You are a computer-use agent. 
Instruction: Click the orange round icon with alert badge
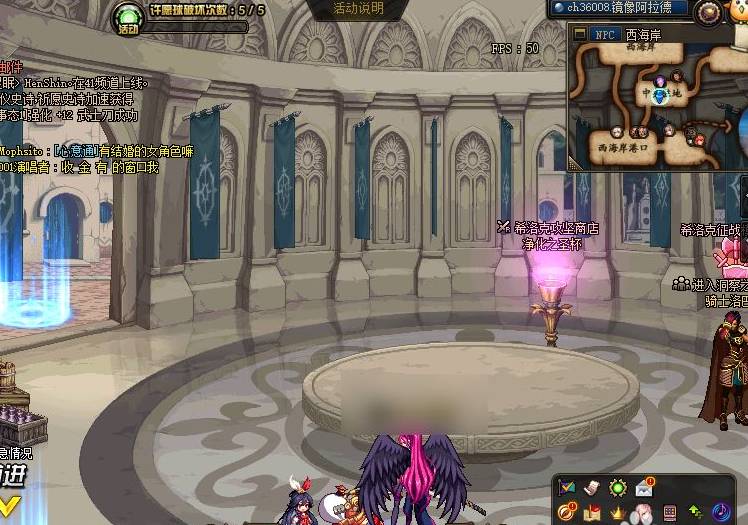click(x=567, y=513)
